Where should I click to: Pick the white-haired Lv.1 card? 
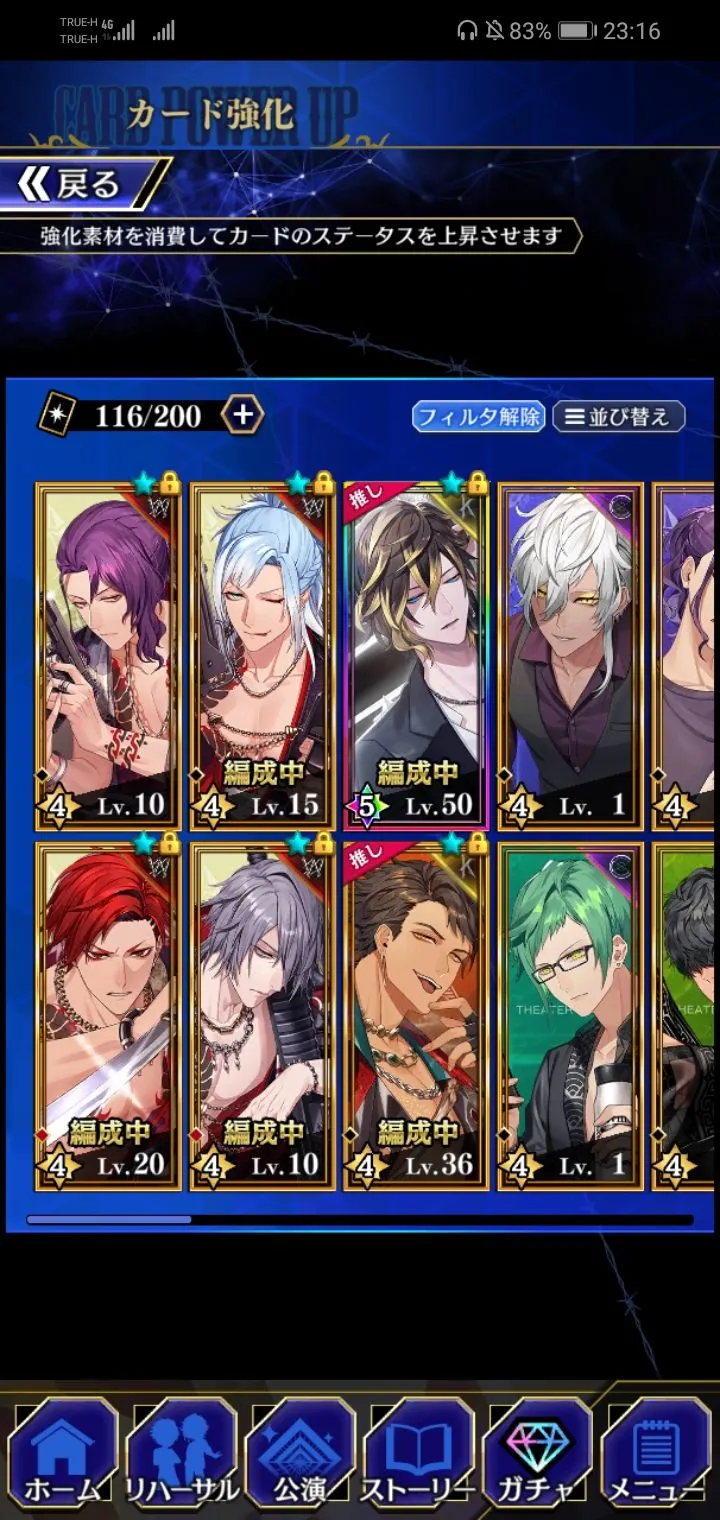point(571,656)
